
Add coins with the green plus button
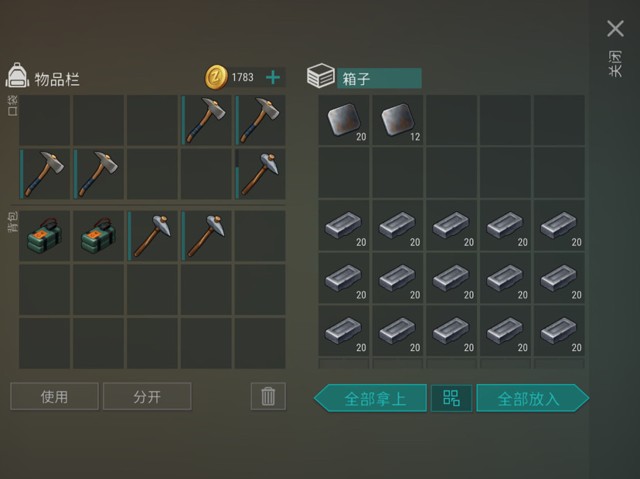(273, 77)
